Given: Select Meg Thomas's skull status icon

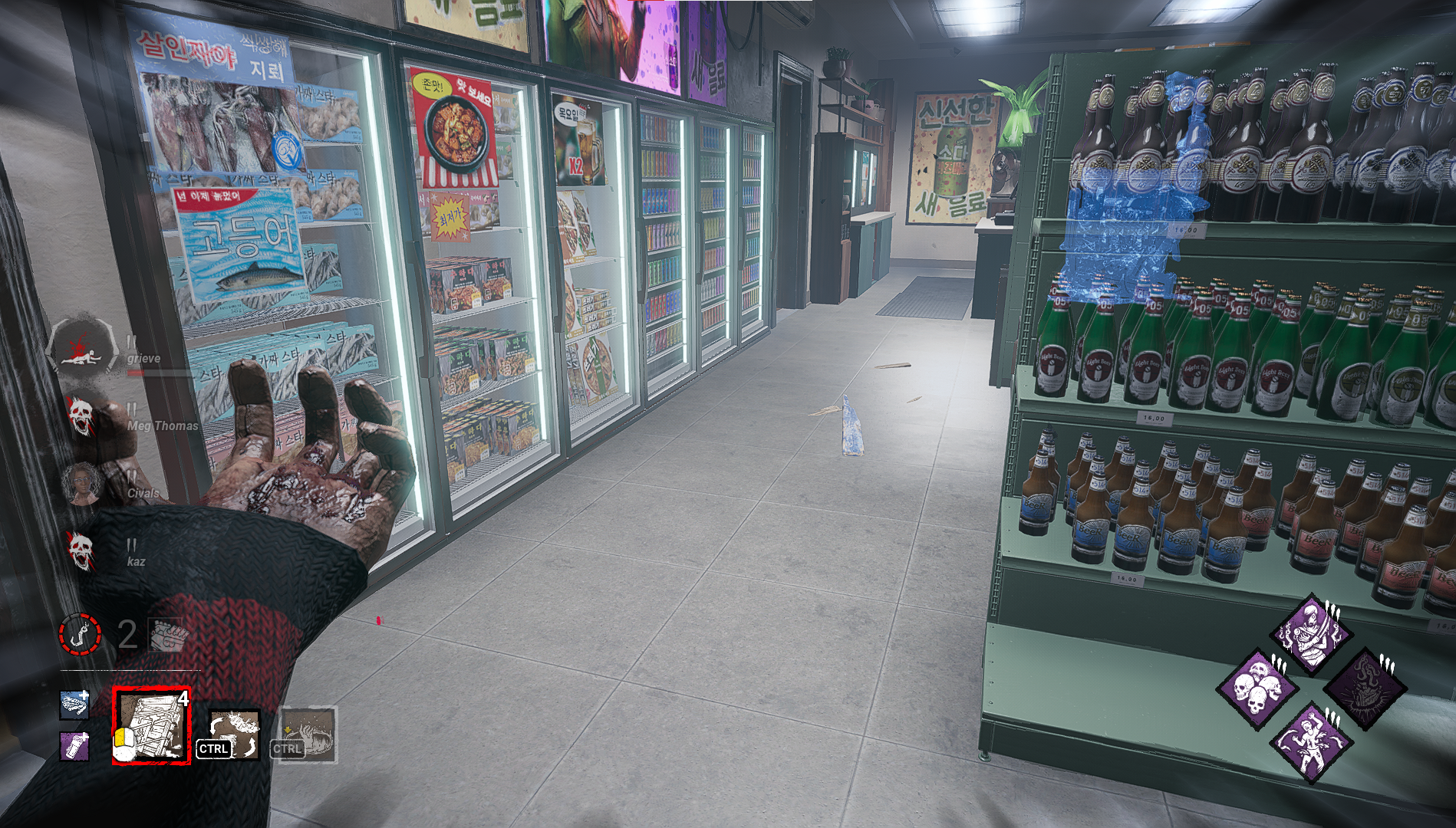Looking at the screenshot, I should tap(79, 415).
